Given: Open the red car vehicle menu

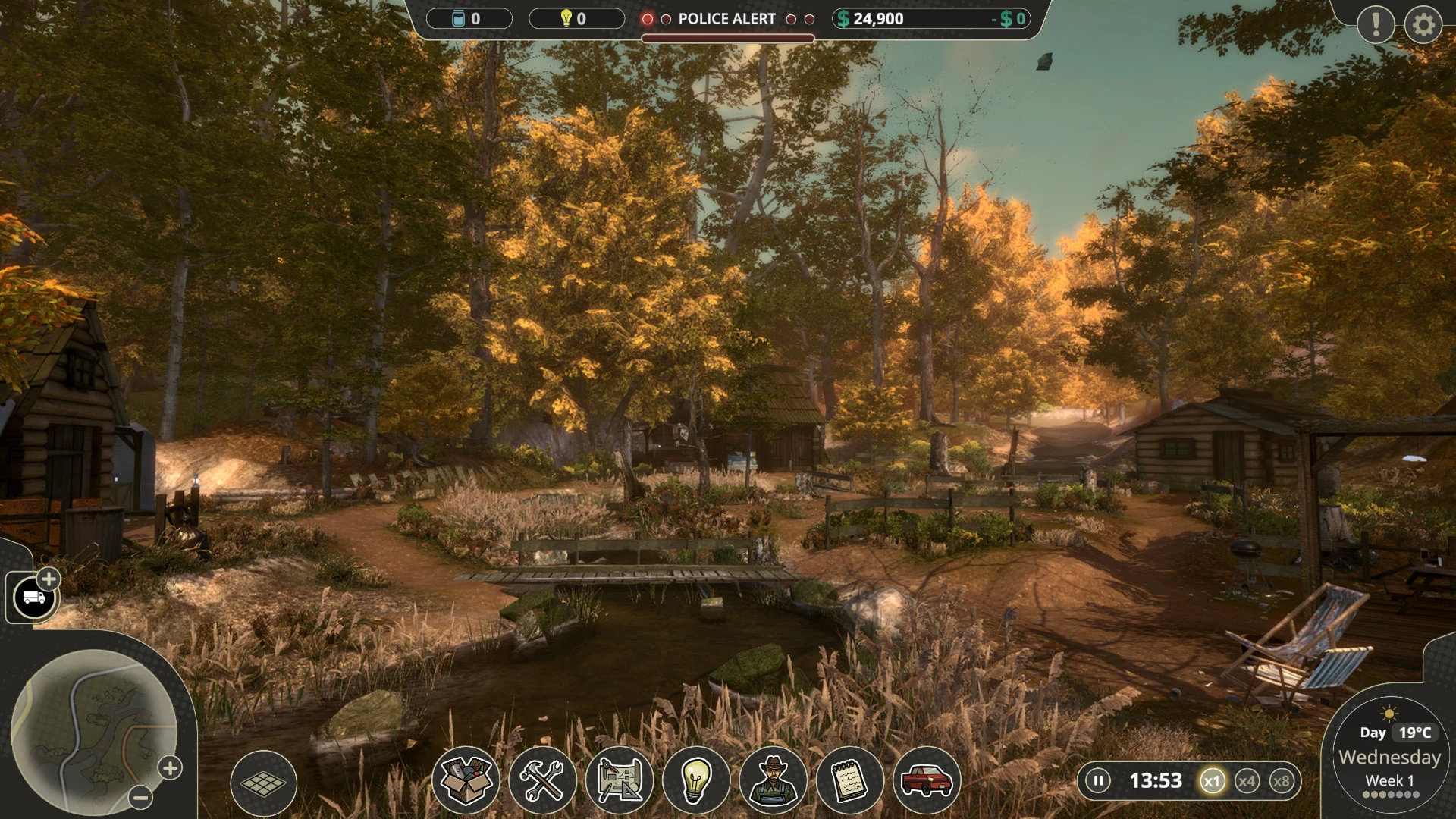Looking at the screenshot, I should 927,780.
